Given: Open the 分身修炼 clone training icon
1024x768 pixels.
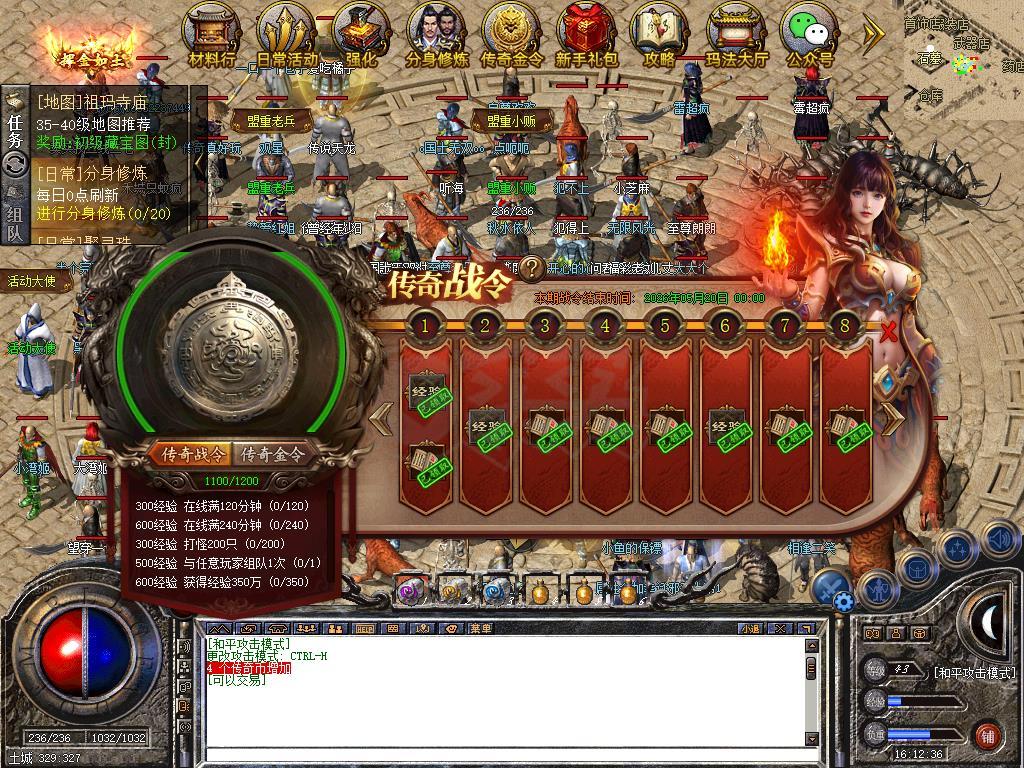Looking at the screenshot, I should 437,36.
